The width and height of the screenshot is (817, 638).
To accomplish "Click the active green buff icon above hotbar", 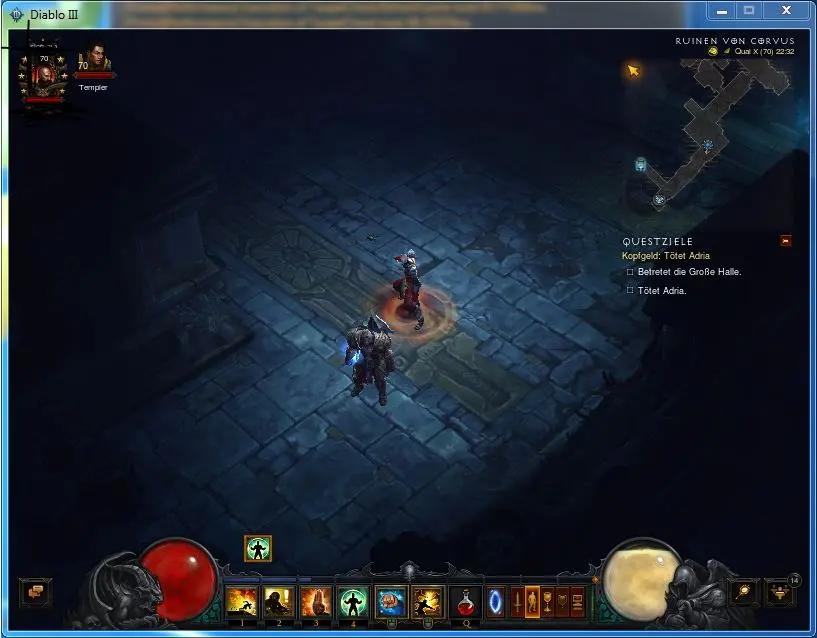I will click(x=258, y=548).
